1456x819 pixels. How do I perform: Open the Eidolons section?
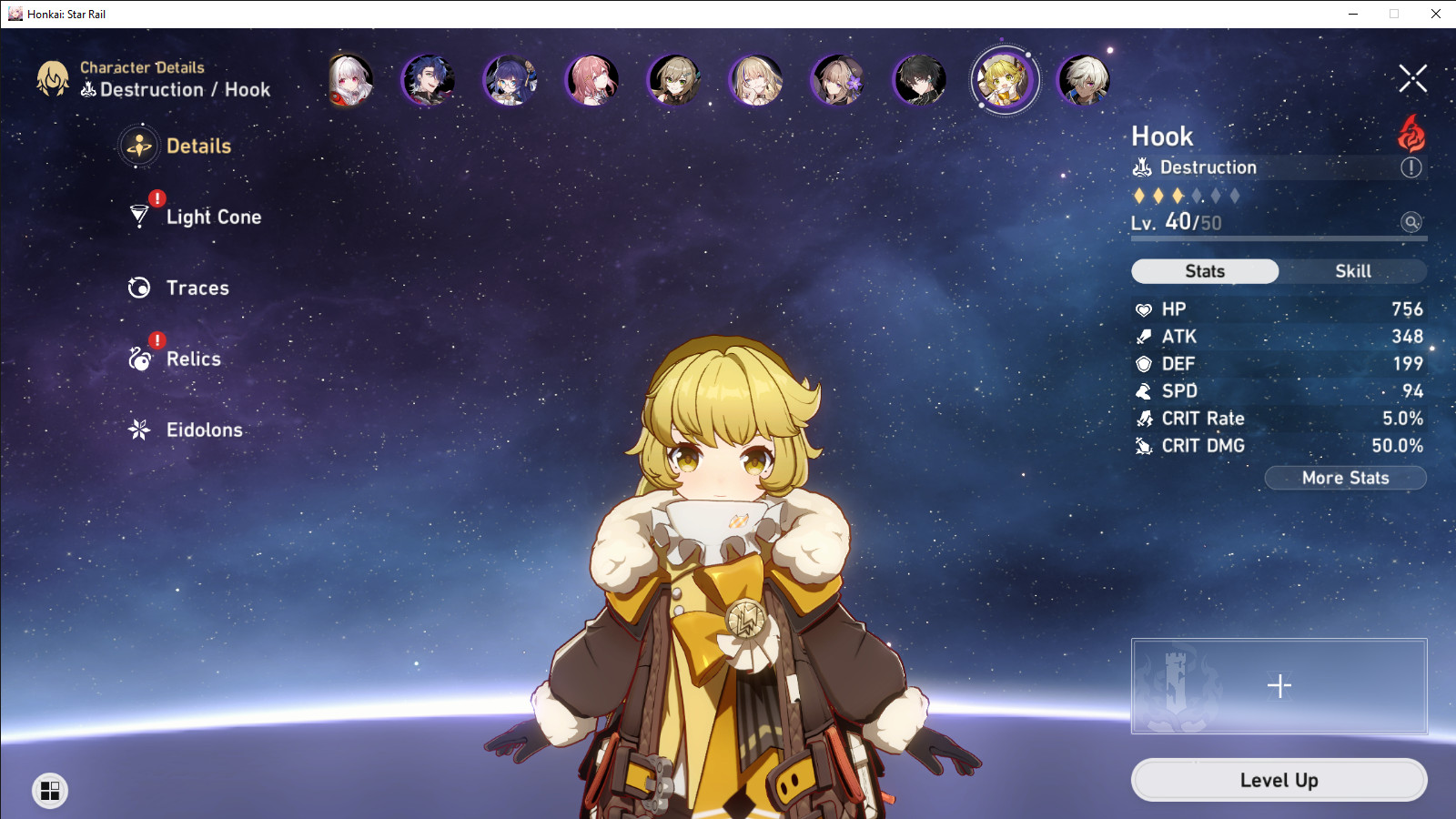[203, 430]
